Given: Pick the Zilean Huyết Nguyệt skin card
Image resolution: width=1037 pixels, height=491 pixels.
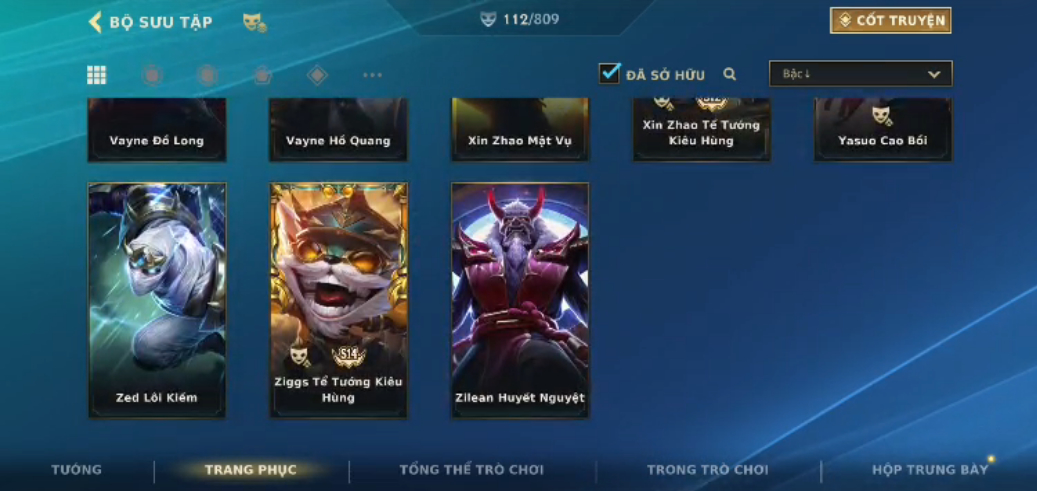Looking at the screenshot, I should [x=520, y=300].
